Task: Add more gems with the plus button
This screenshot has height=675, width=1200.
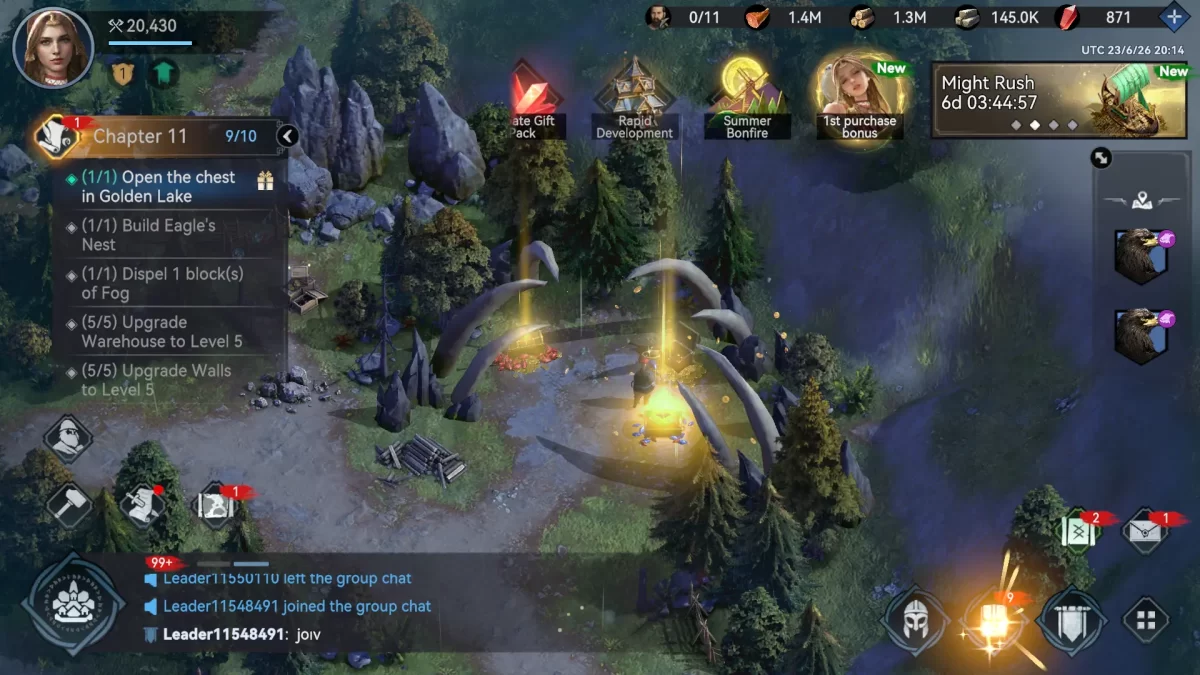Action: [x=1173, y=17]
